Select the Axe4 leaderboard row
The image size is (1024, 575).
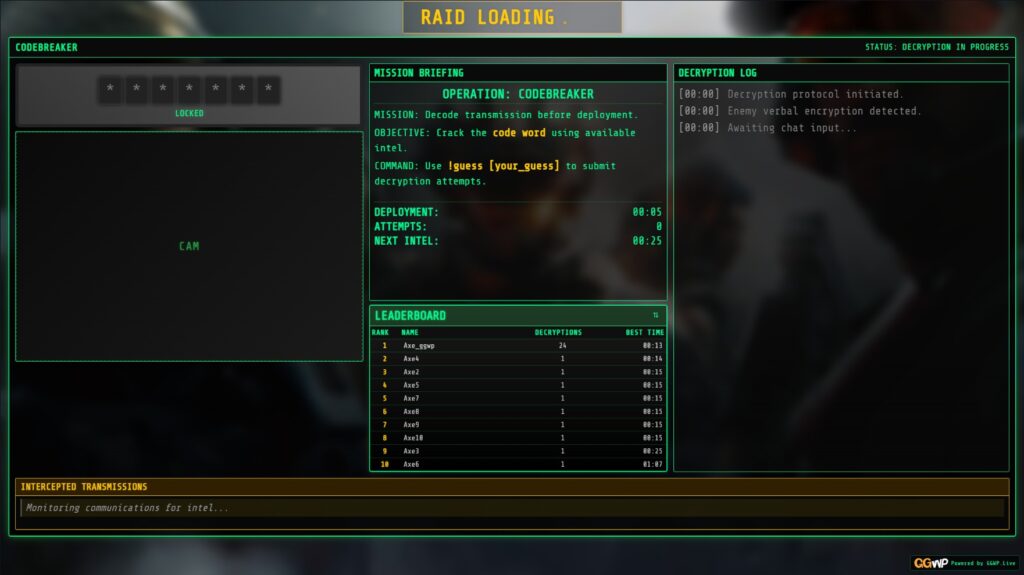518,358
